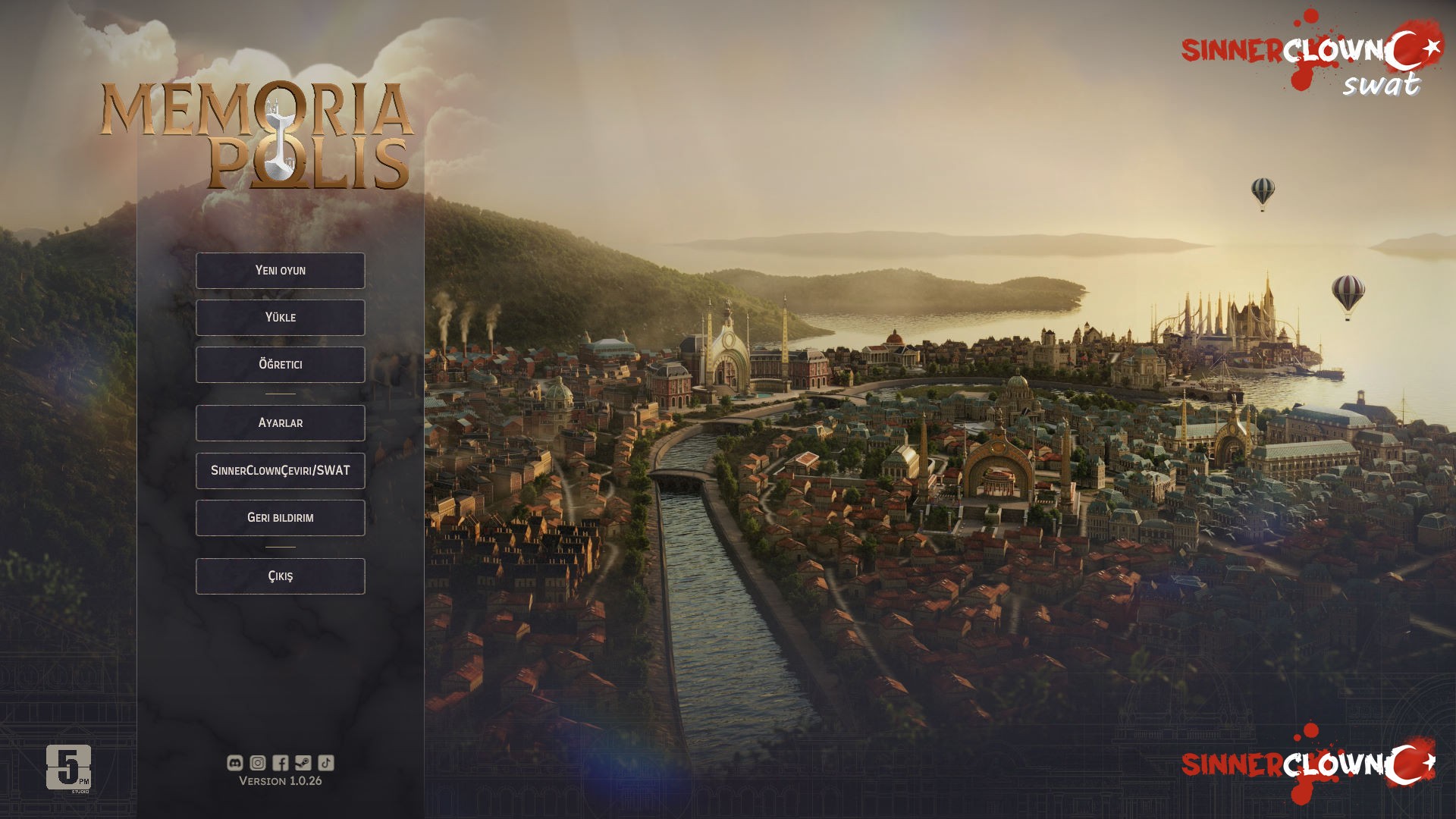Select the SinnerClownÇeviri/SWAT menu entry

point(280,471)
